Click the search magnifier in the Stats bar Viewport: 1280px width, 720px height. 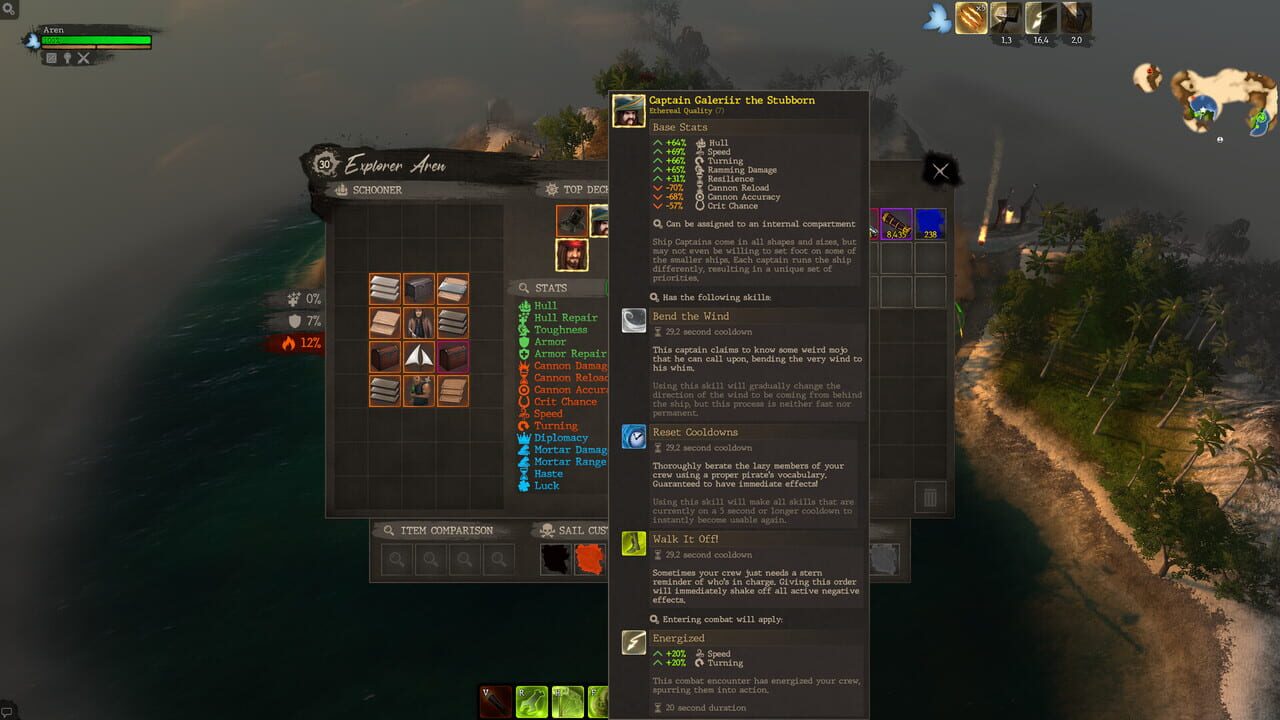pyautogui.click(x=524, y=289)
